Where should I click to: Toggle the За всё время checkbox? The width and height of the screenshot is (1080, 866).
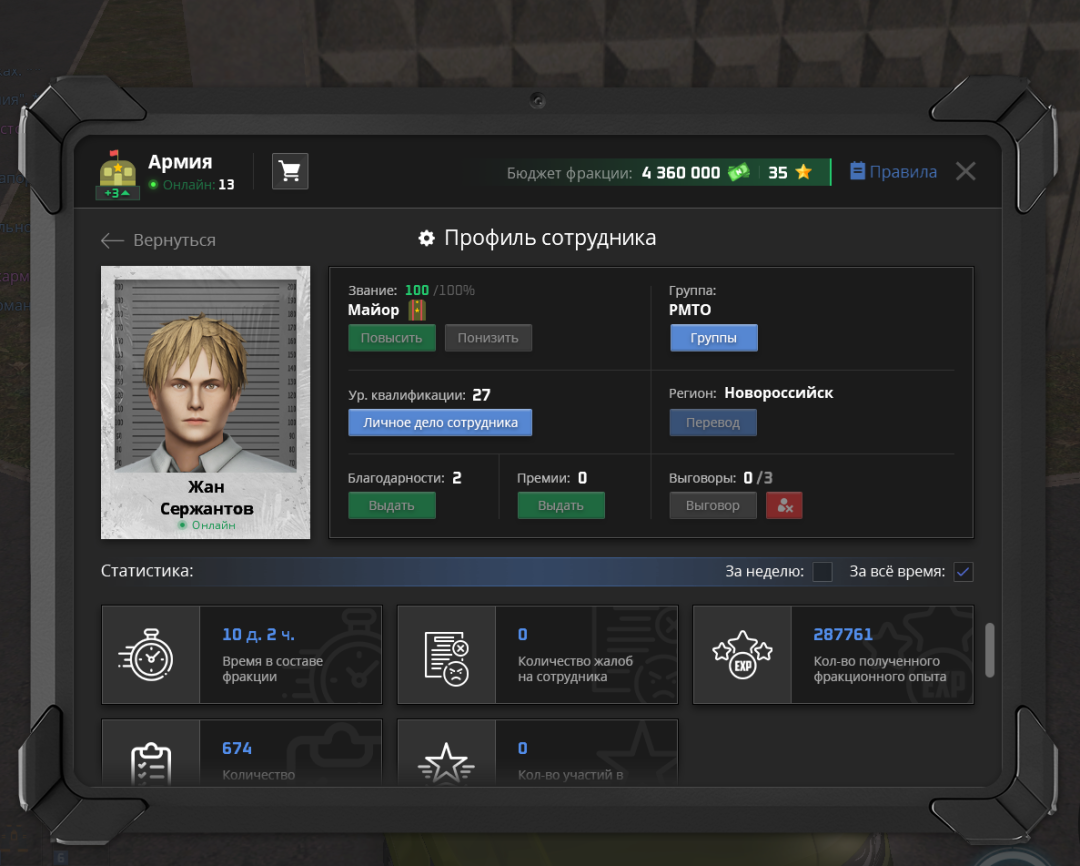[x=963, y=572]
